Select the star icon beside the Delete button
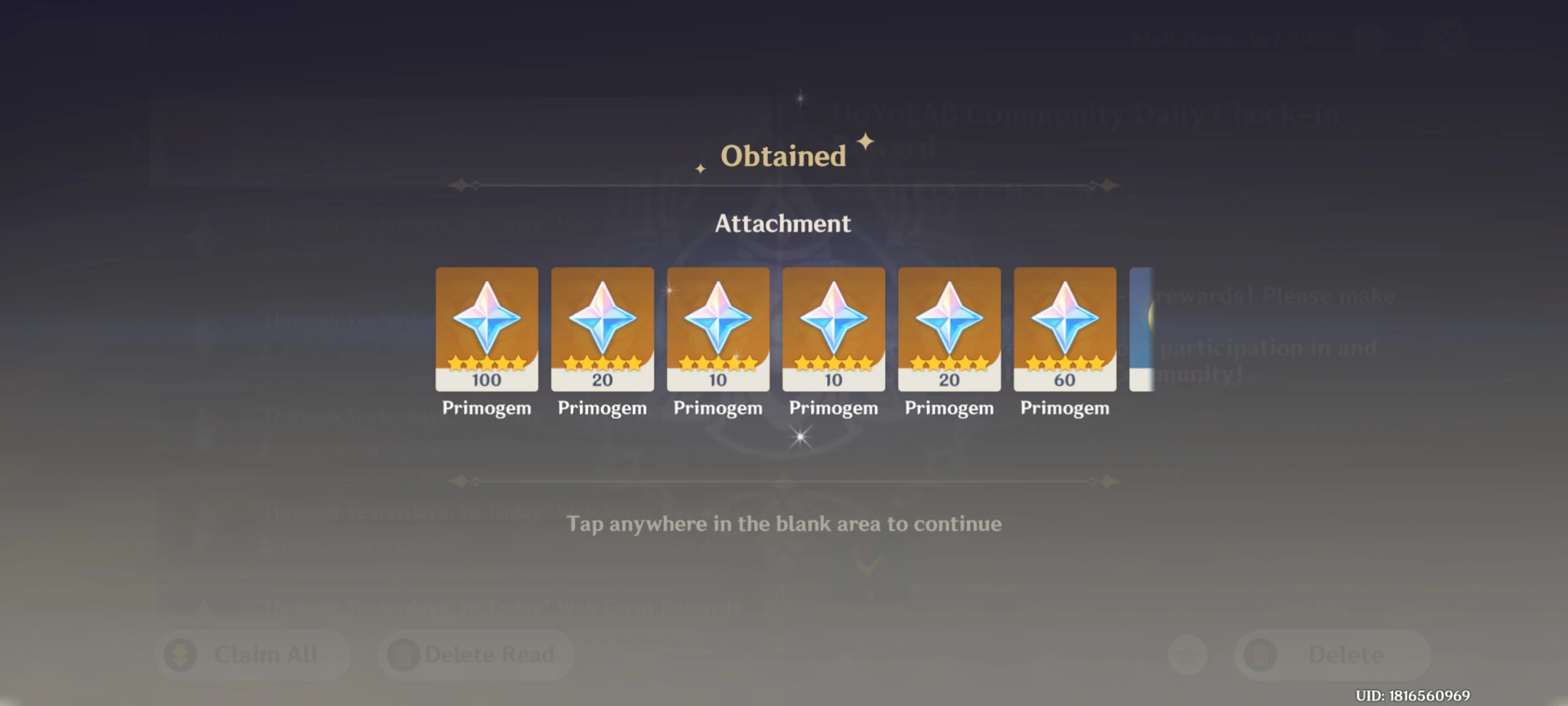Viewport: 1568px width, 706px height. (x=1187, y=654)
